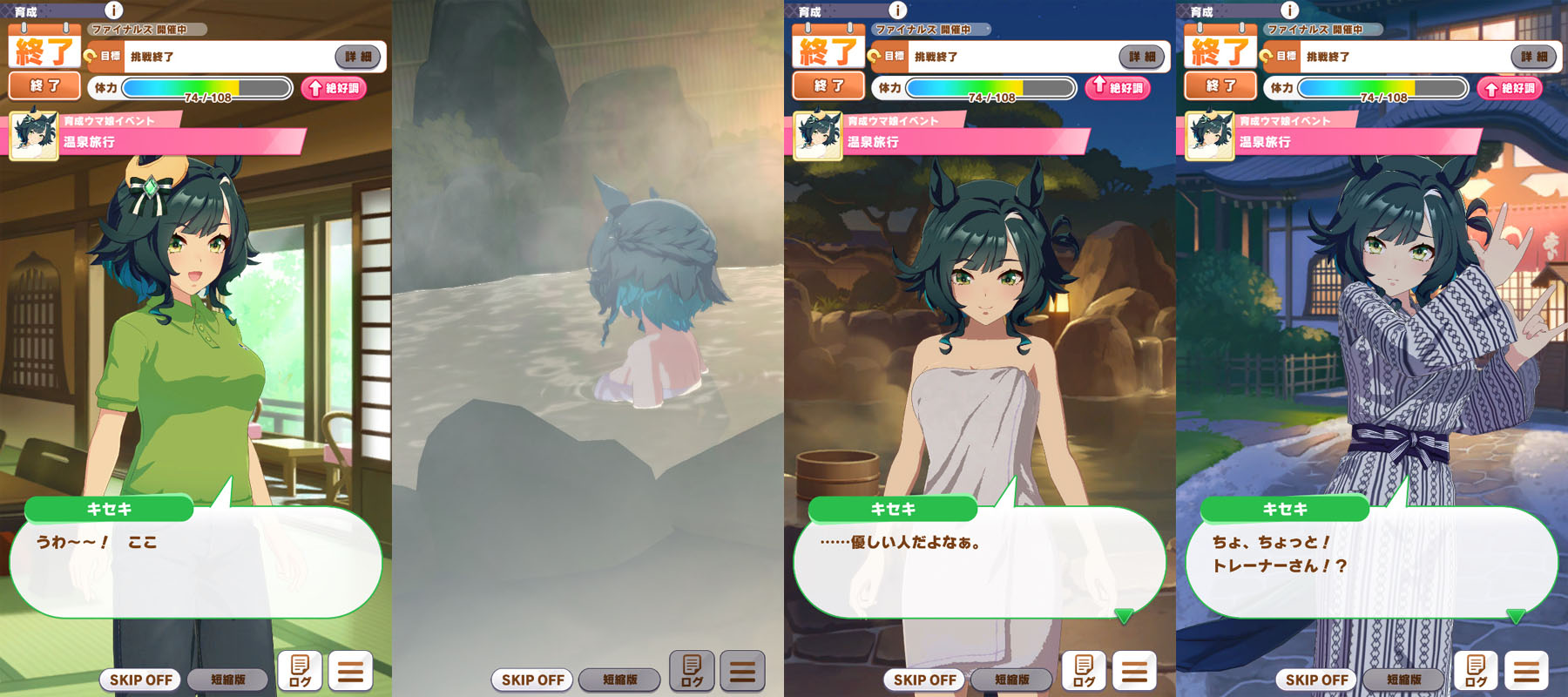Open 詳細 details in the bath towel scene
This screenshot has width=1568, height=697.
point(1142,57)
